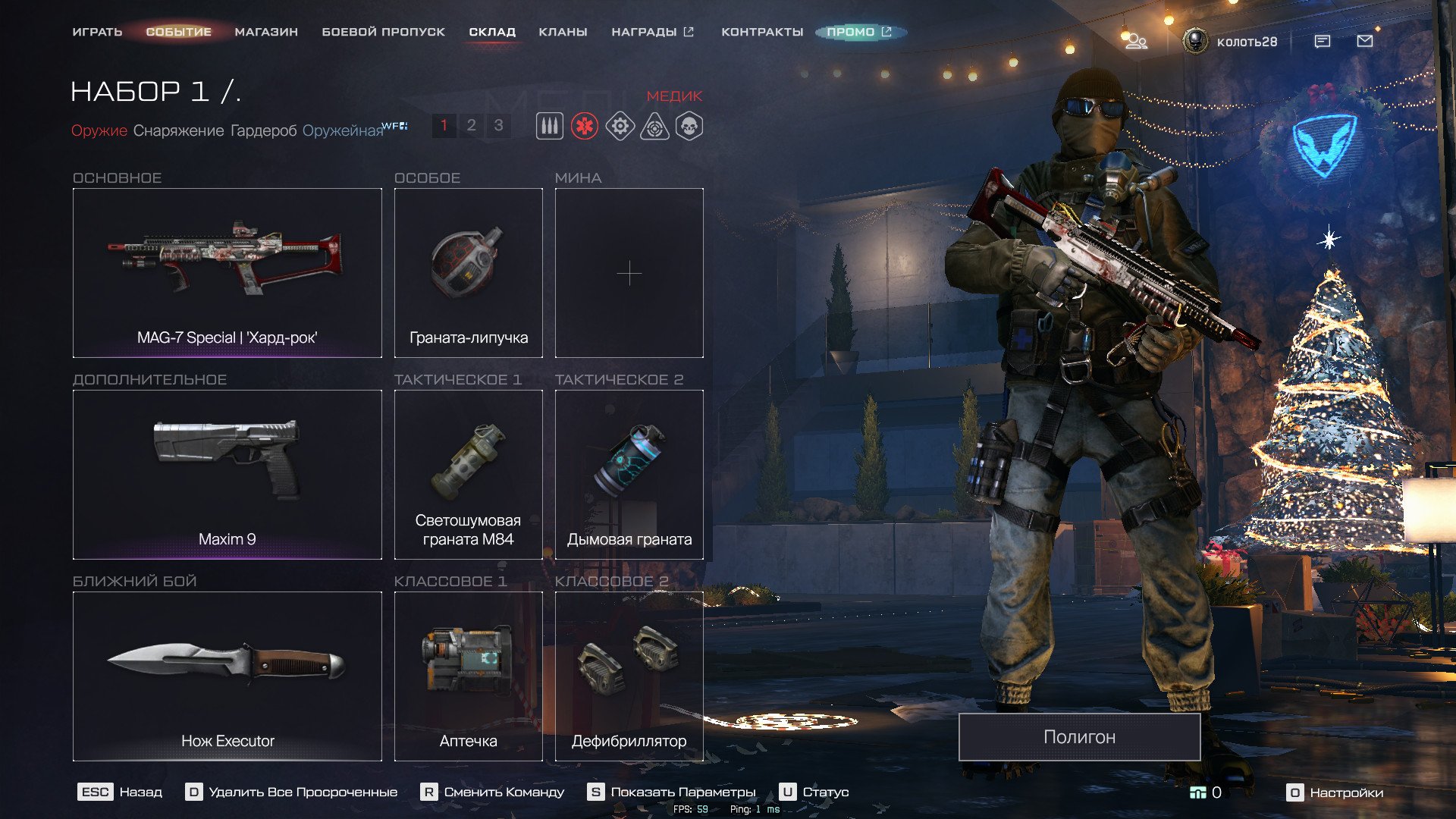
Task: Open the БОЕВОЙ ПРОПУСК page
Action: click(x=383, y=32)
